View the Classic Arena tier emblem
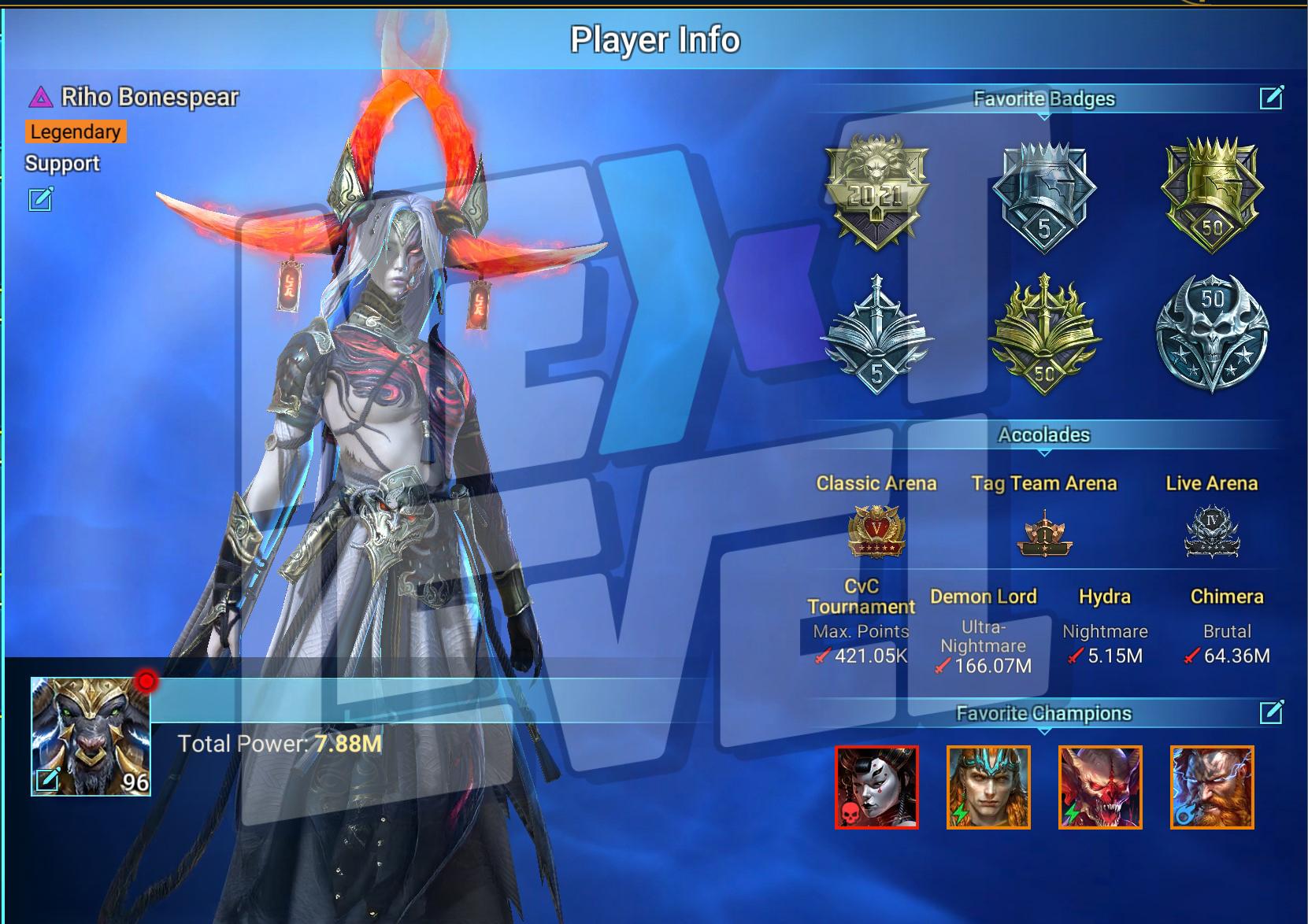The image size is (1308, 924). (x=876, y=531)
